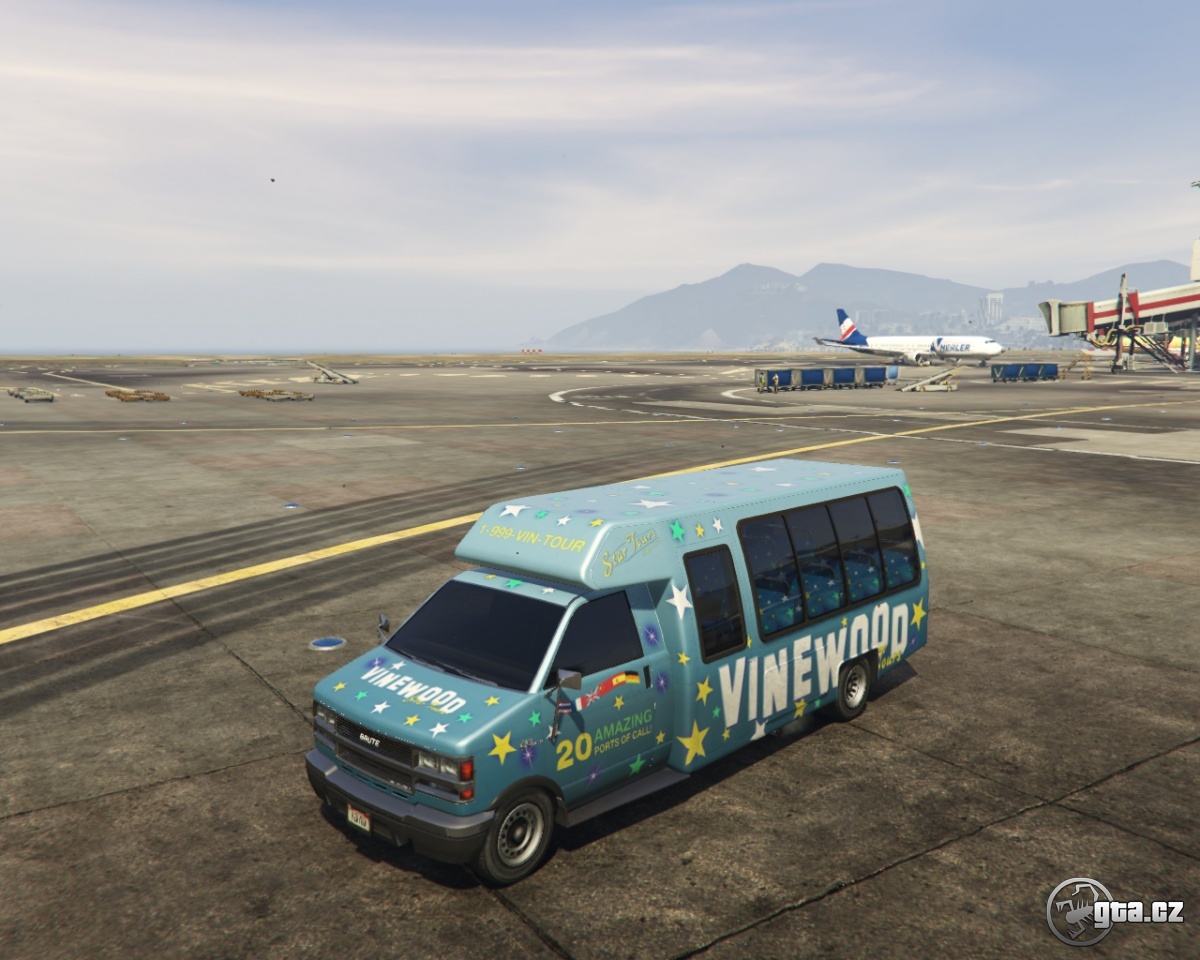1200x960 pixels.
Task: Click the gta.cz watermark logo
Action: 1113,911
